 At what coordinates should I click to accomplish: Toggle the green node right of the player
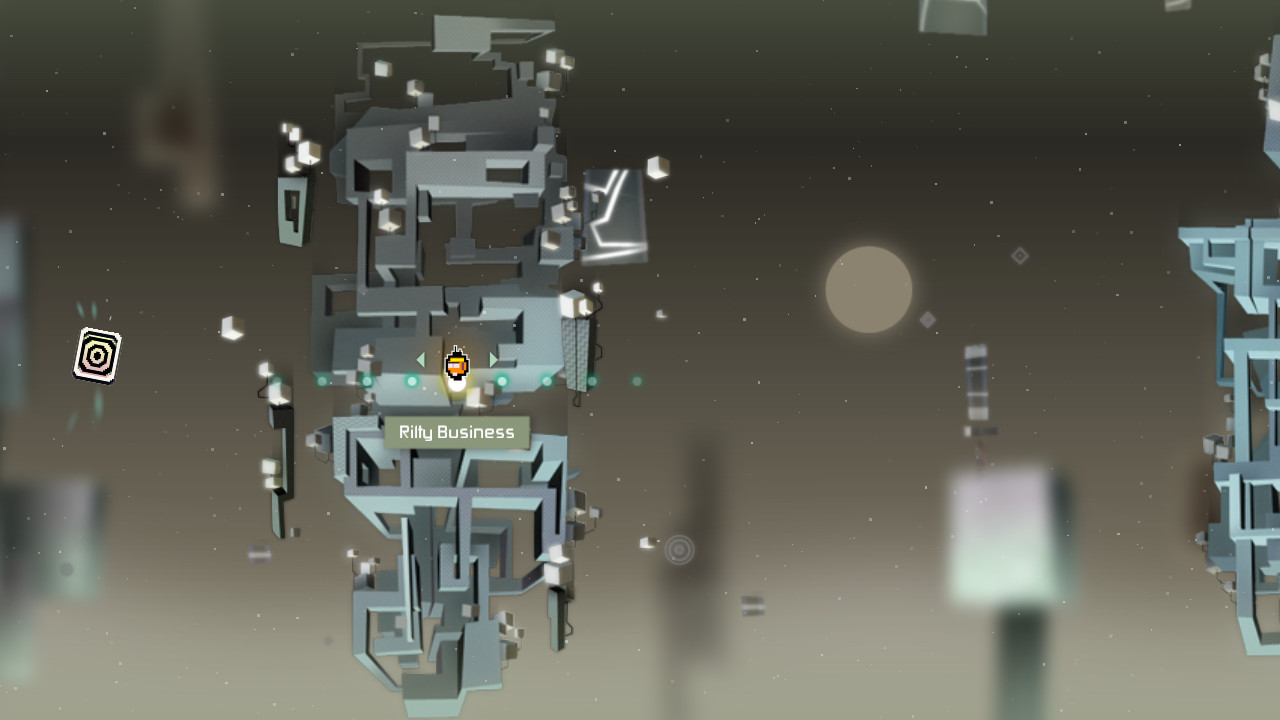(501, 381)
